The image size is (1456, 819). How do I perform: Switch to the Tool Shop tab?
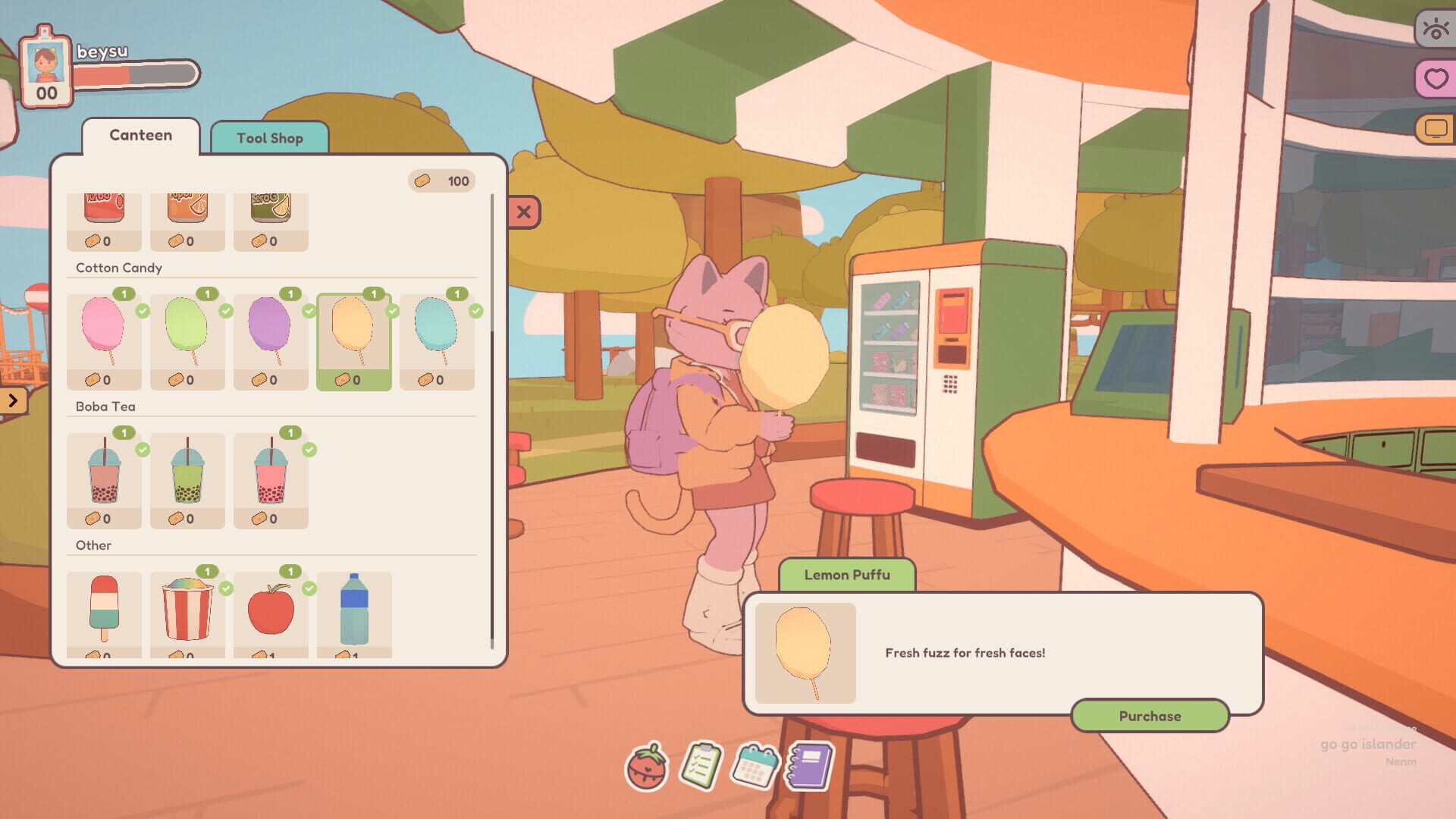coord(269,138)
